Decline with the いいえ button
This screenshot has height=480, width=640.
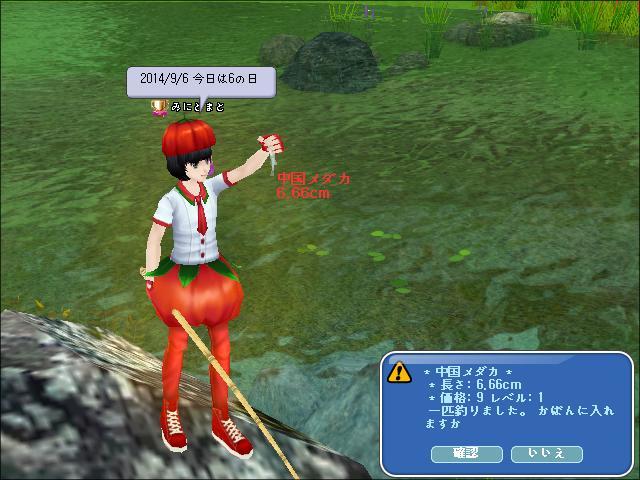pos(546,454)
